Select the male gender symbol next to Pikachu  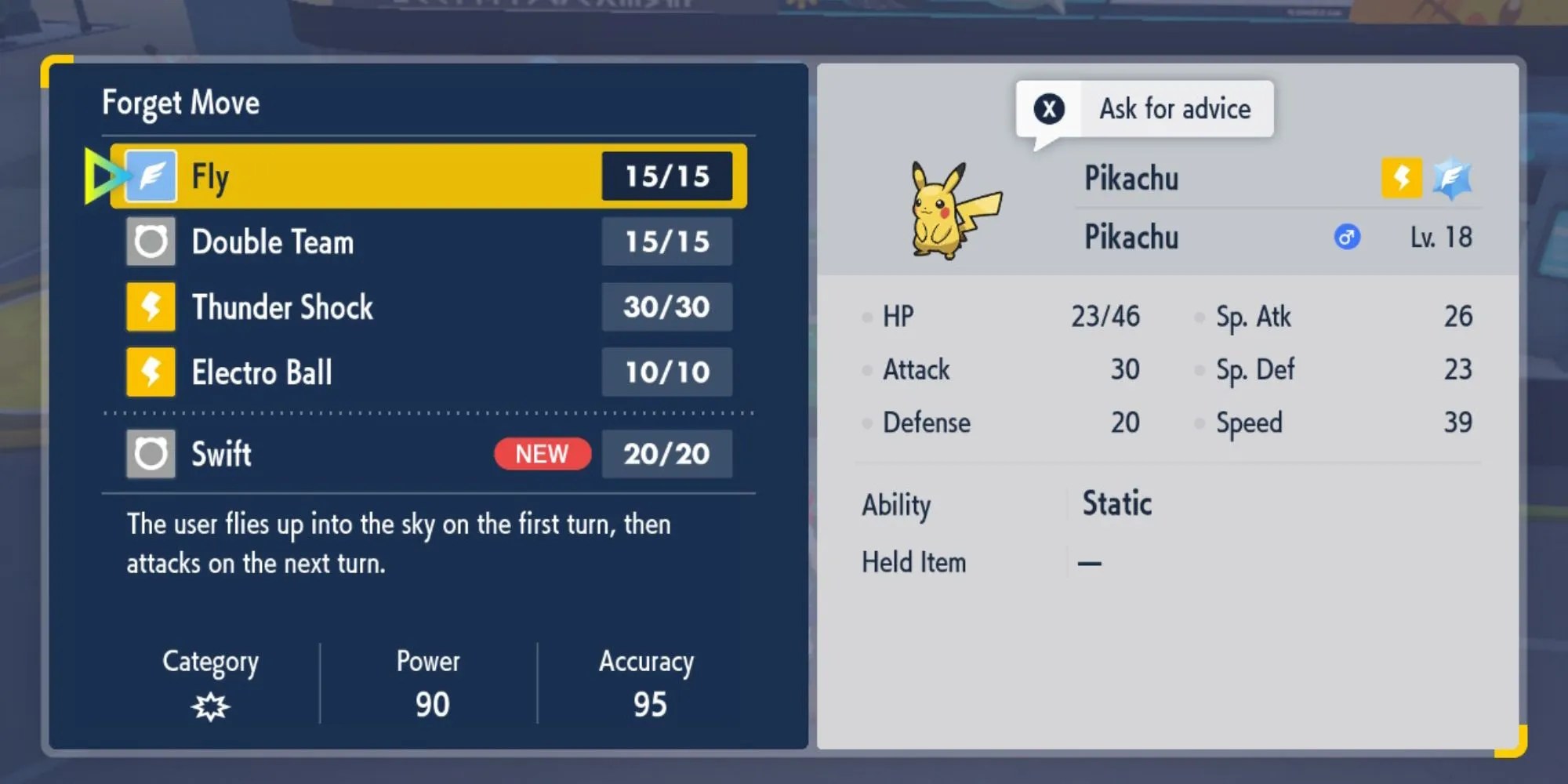[1345, 238]
